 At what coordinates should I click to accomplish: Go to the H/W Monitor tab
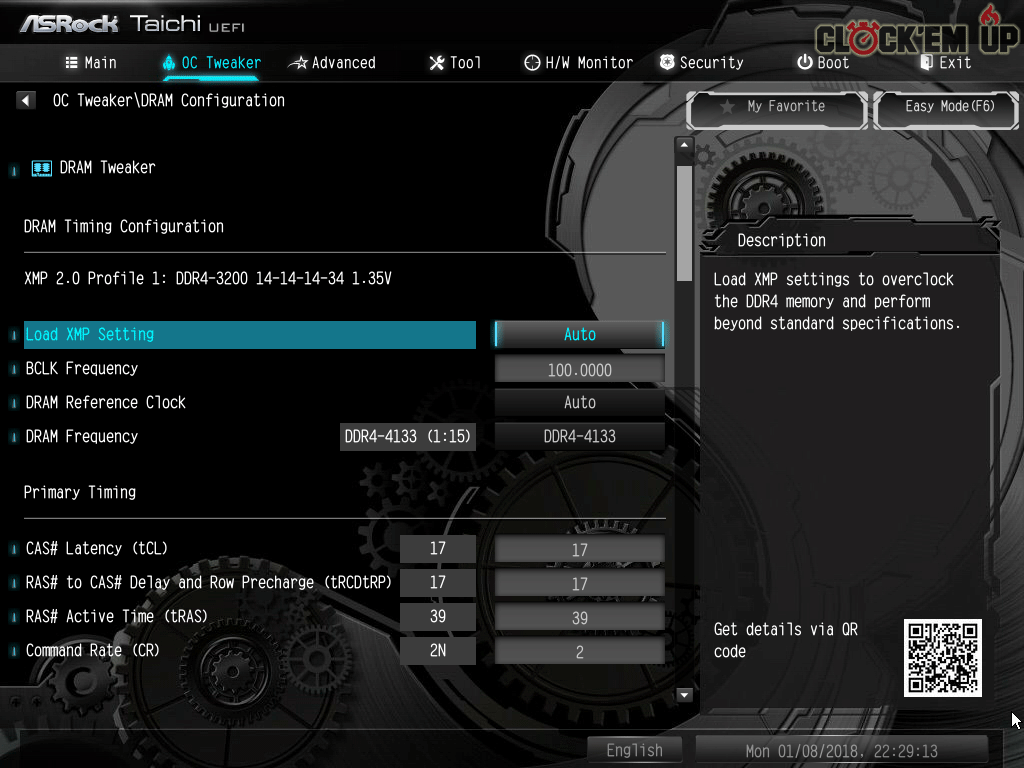[x=578, y=63]
